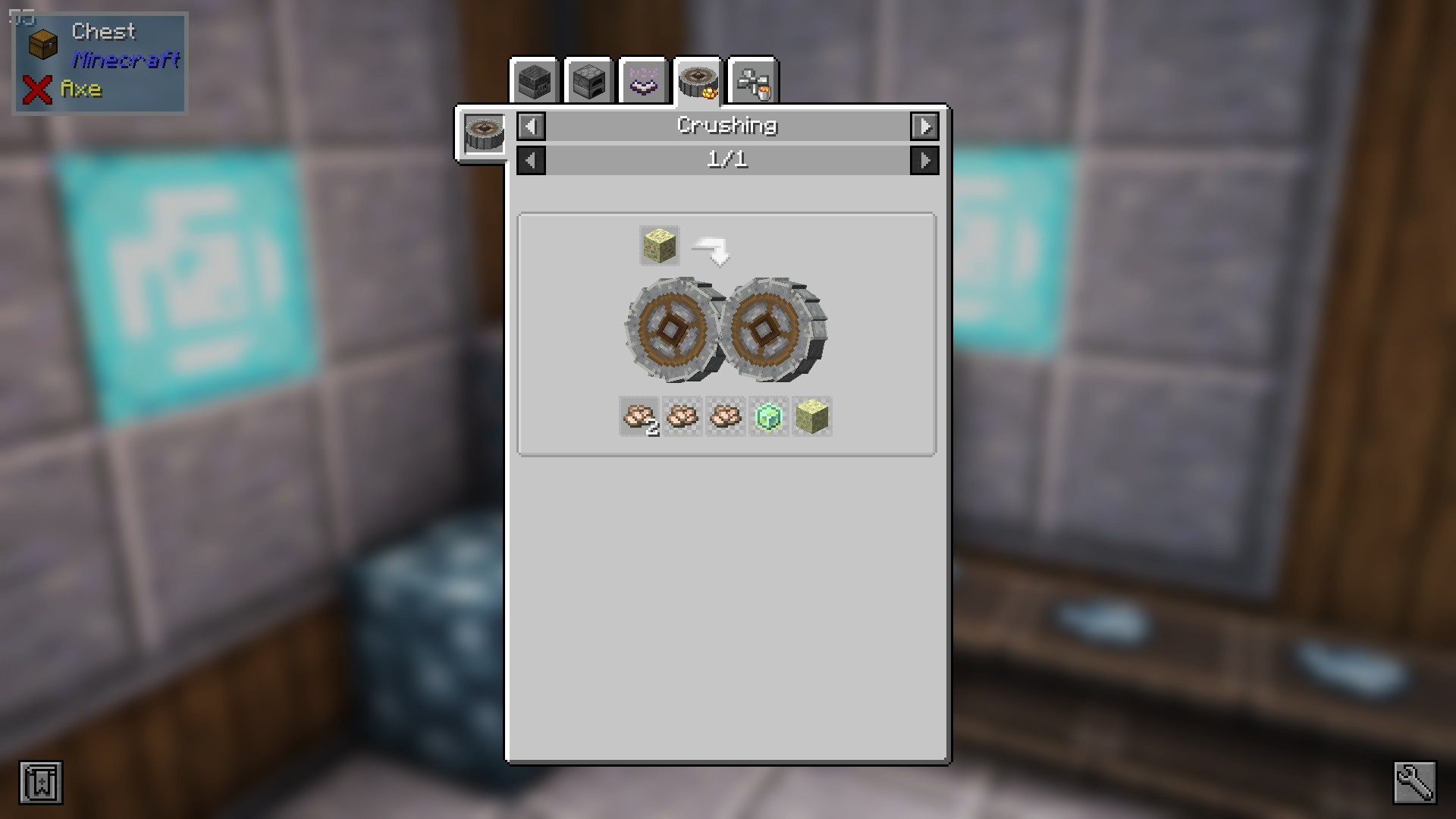Image resolution: width=1456 pixels, height=819 pixels.
Task: Select the crushed ore output with count 2
Action: (639, 416)
